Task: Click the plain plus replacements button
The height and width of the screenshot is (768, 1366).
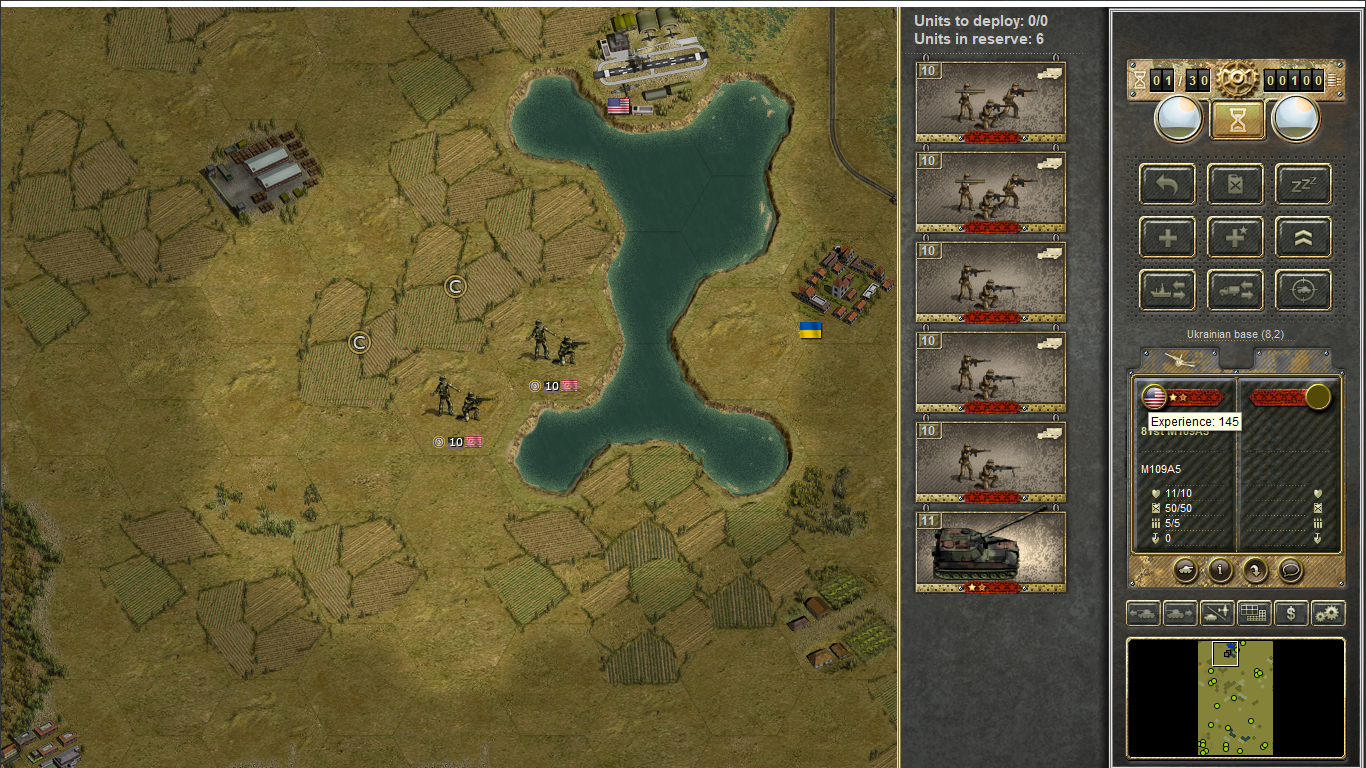Action: click(x=1167, y=238)
